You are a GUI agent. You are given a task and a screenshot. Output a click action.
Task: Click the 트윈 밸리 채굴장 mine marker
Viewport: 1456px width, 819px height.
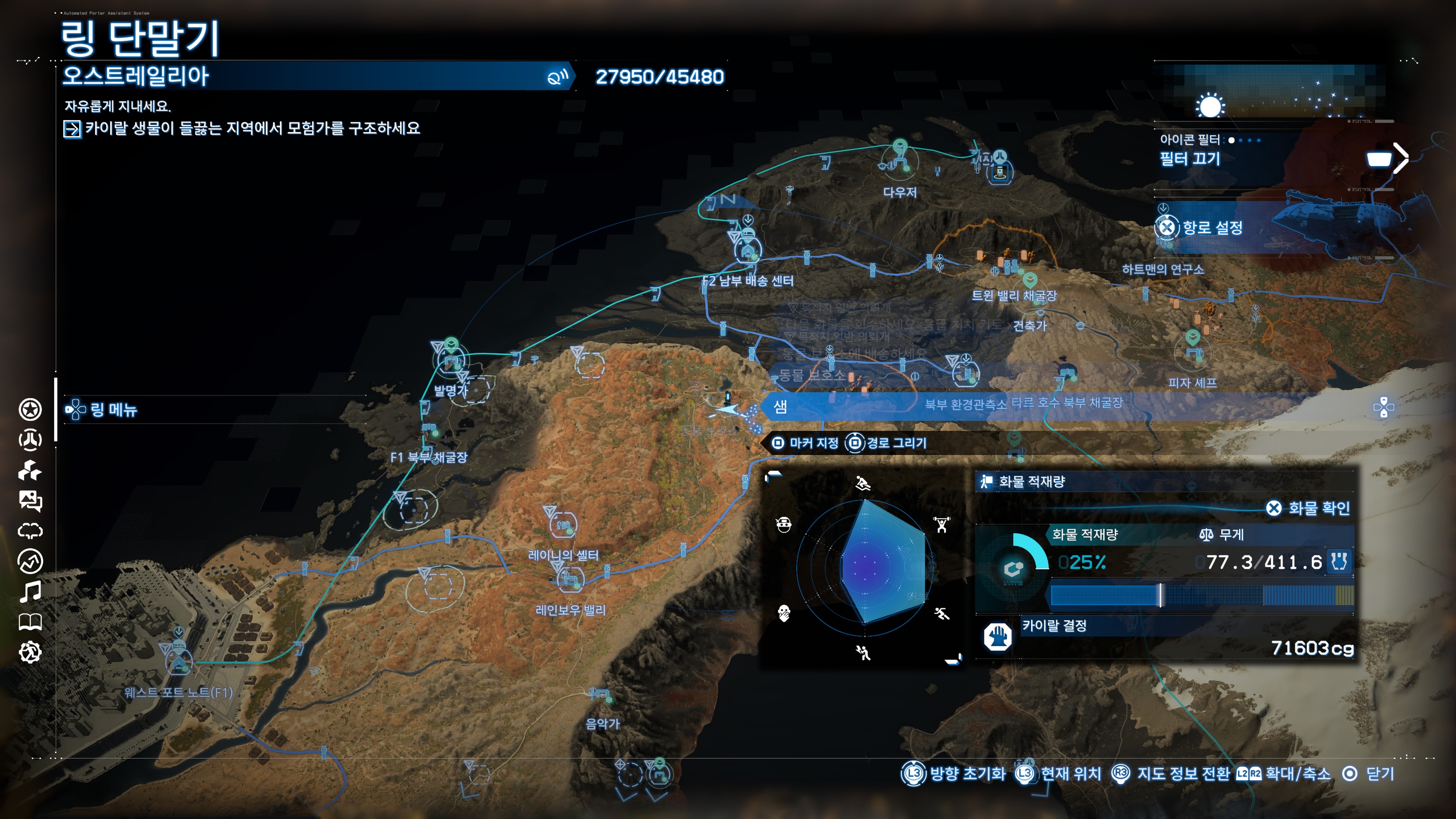1029,279
